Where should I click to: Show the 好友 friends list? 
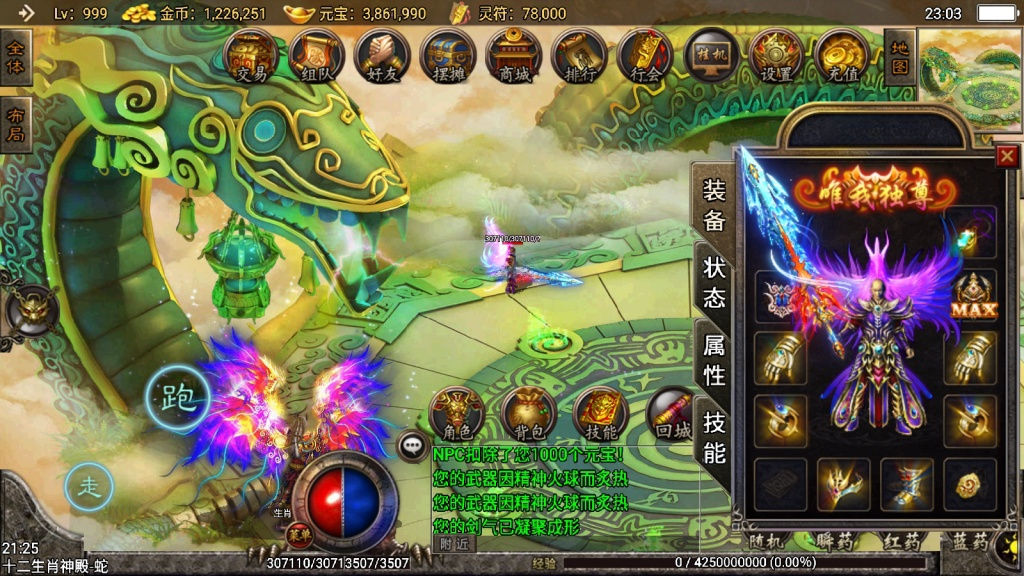pyautogui.click(x=382, y=56)
